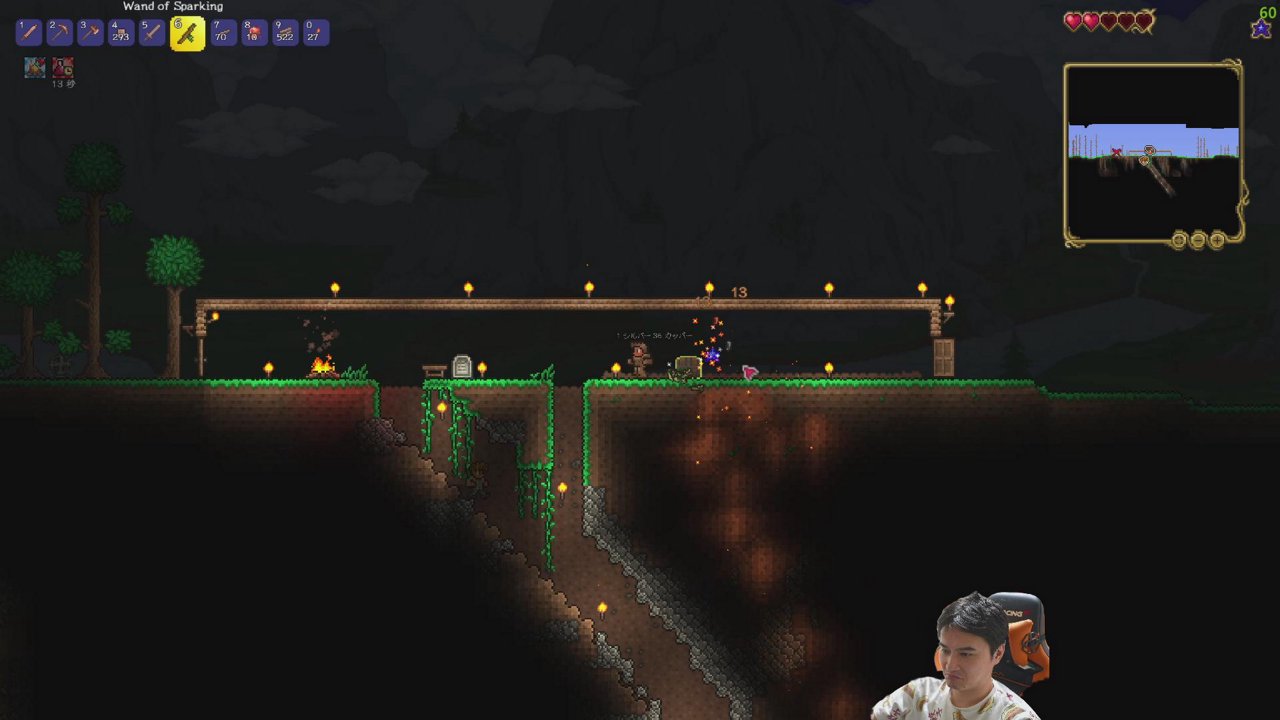This screenshot has height=720, width=1280.
Task: Select the red mushroom hotbar slot
Action: pos(254,32)
